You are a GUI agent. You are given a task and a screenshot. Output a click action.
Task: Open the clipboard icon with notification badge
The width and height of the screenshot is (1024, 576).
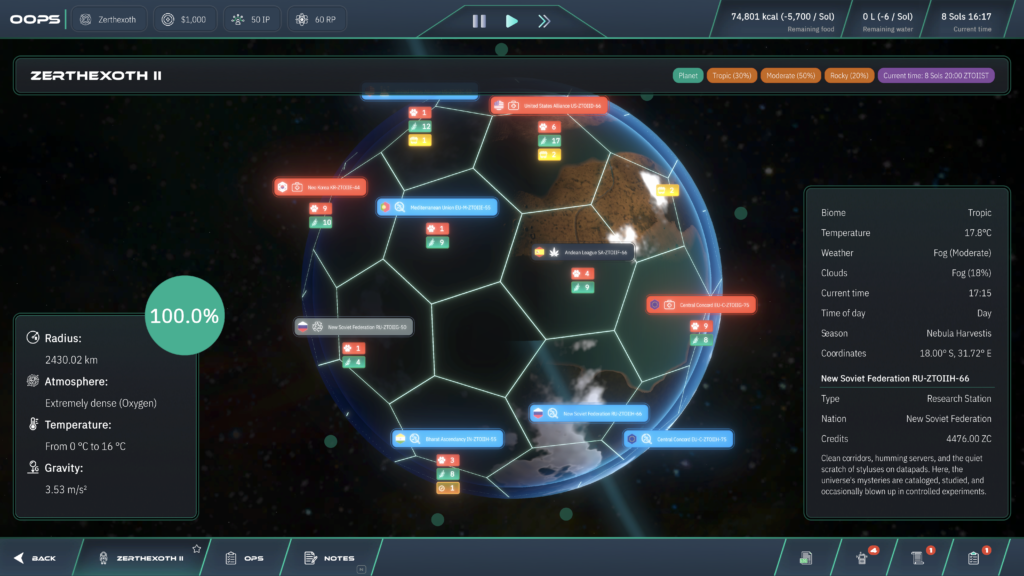(973, 557)
